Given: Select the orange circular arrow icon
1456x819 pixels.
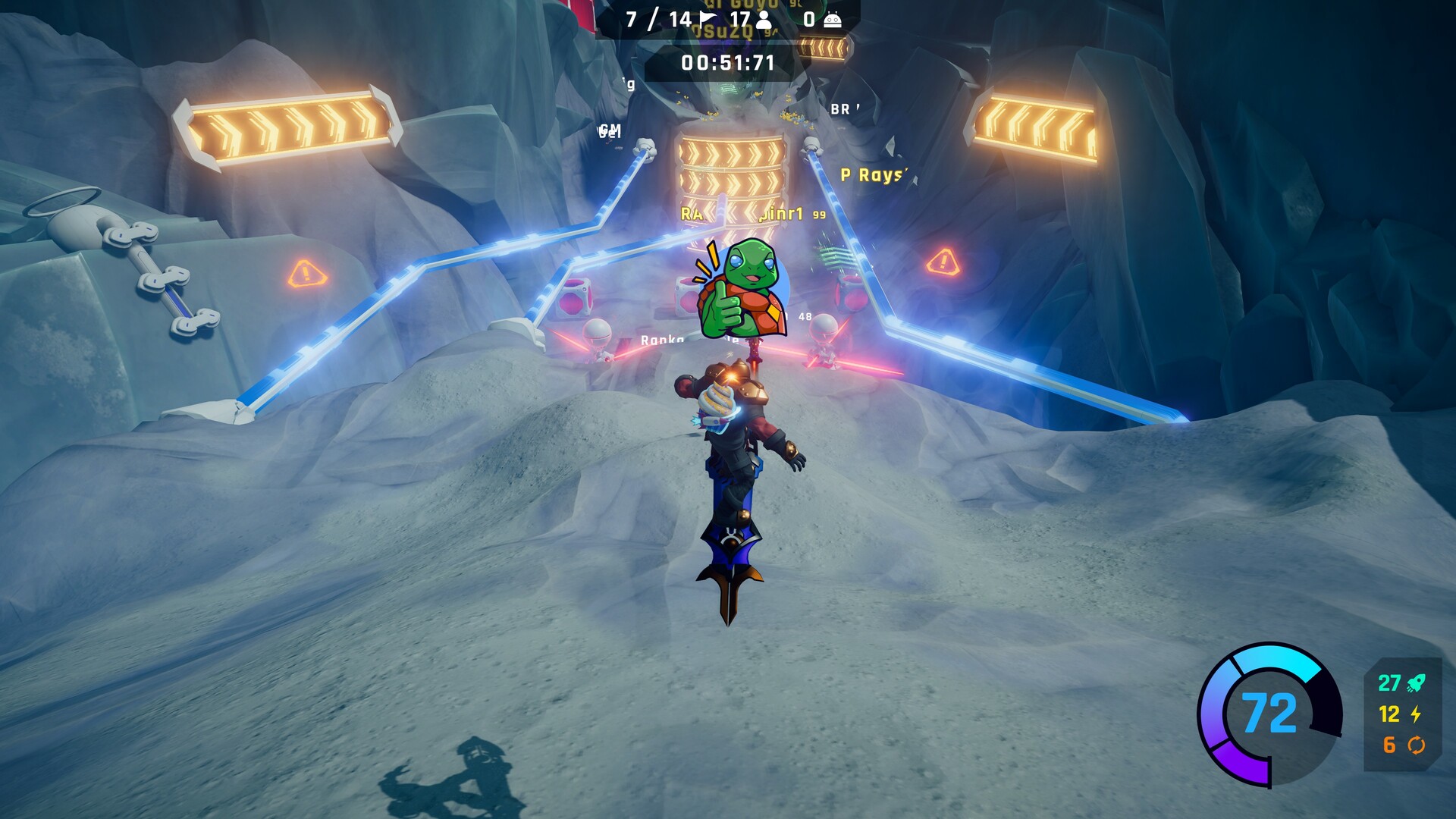Looking at the screenshot, I should 1416,745.
